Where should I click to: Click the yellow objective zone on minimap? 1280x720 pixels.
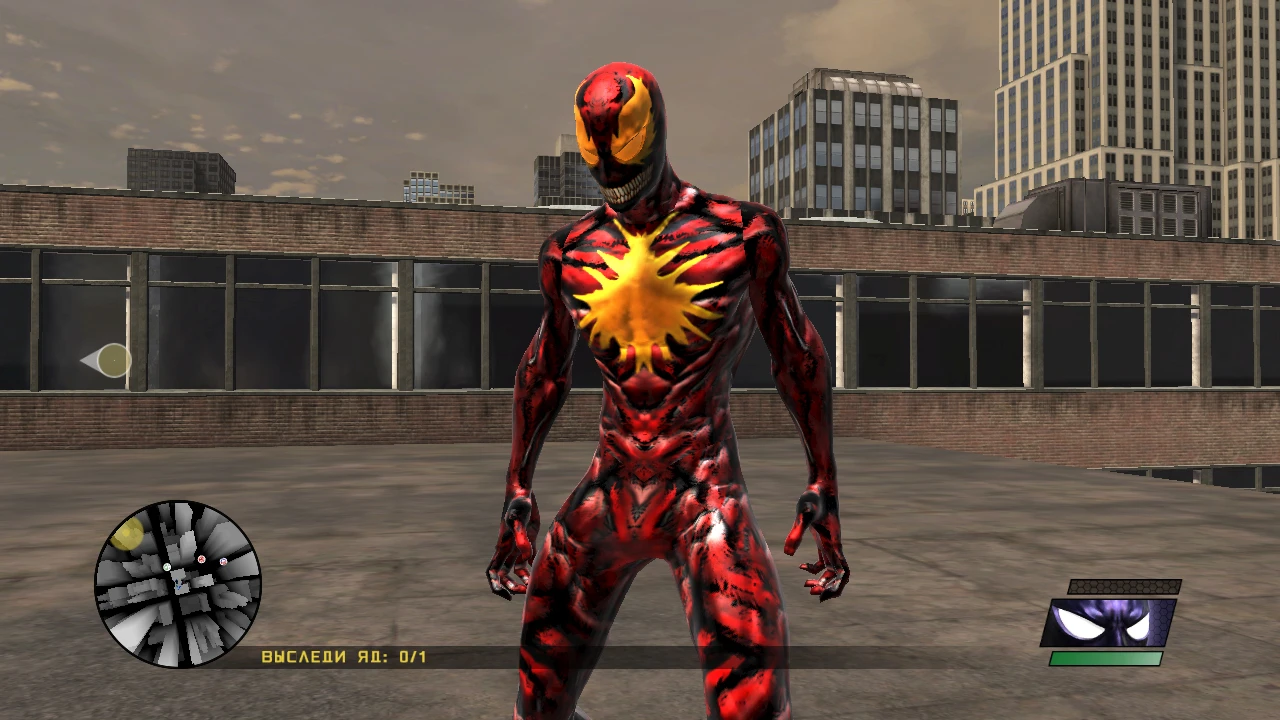129,535
